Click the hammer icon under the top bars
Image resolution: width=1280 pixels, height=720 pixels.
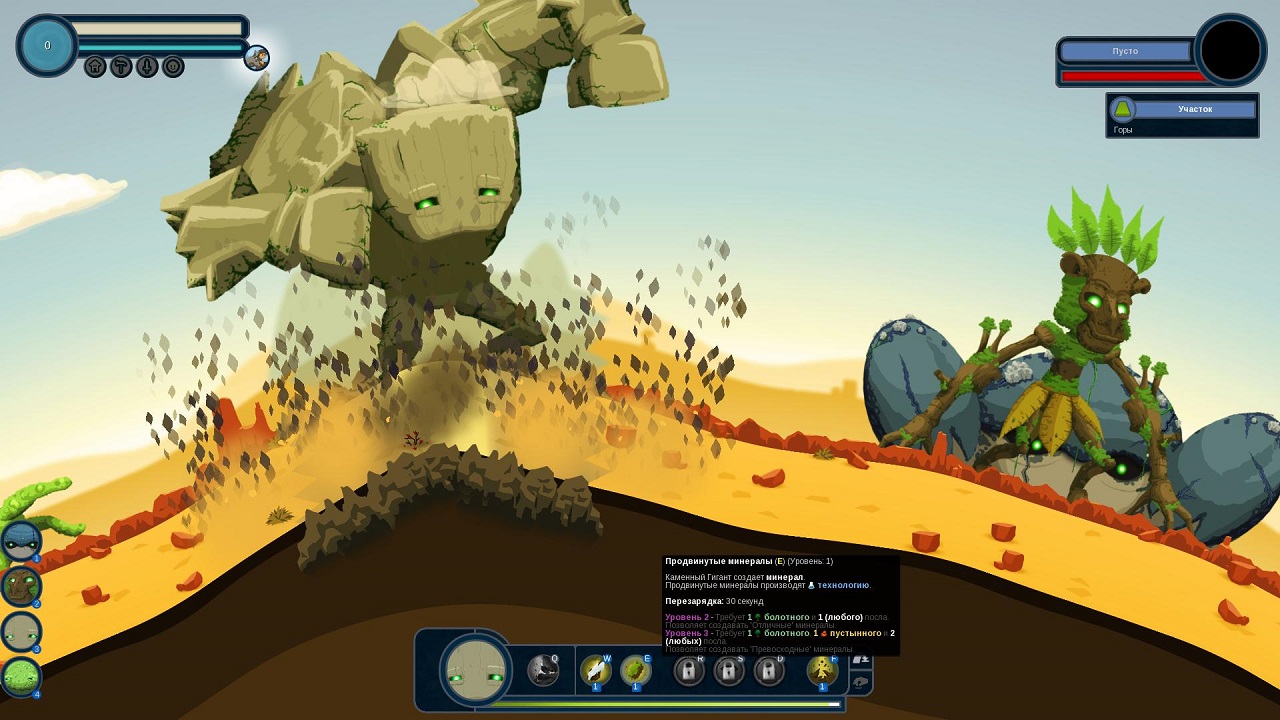click(x=121, y=67)
